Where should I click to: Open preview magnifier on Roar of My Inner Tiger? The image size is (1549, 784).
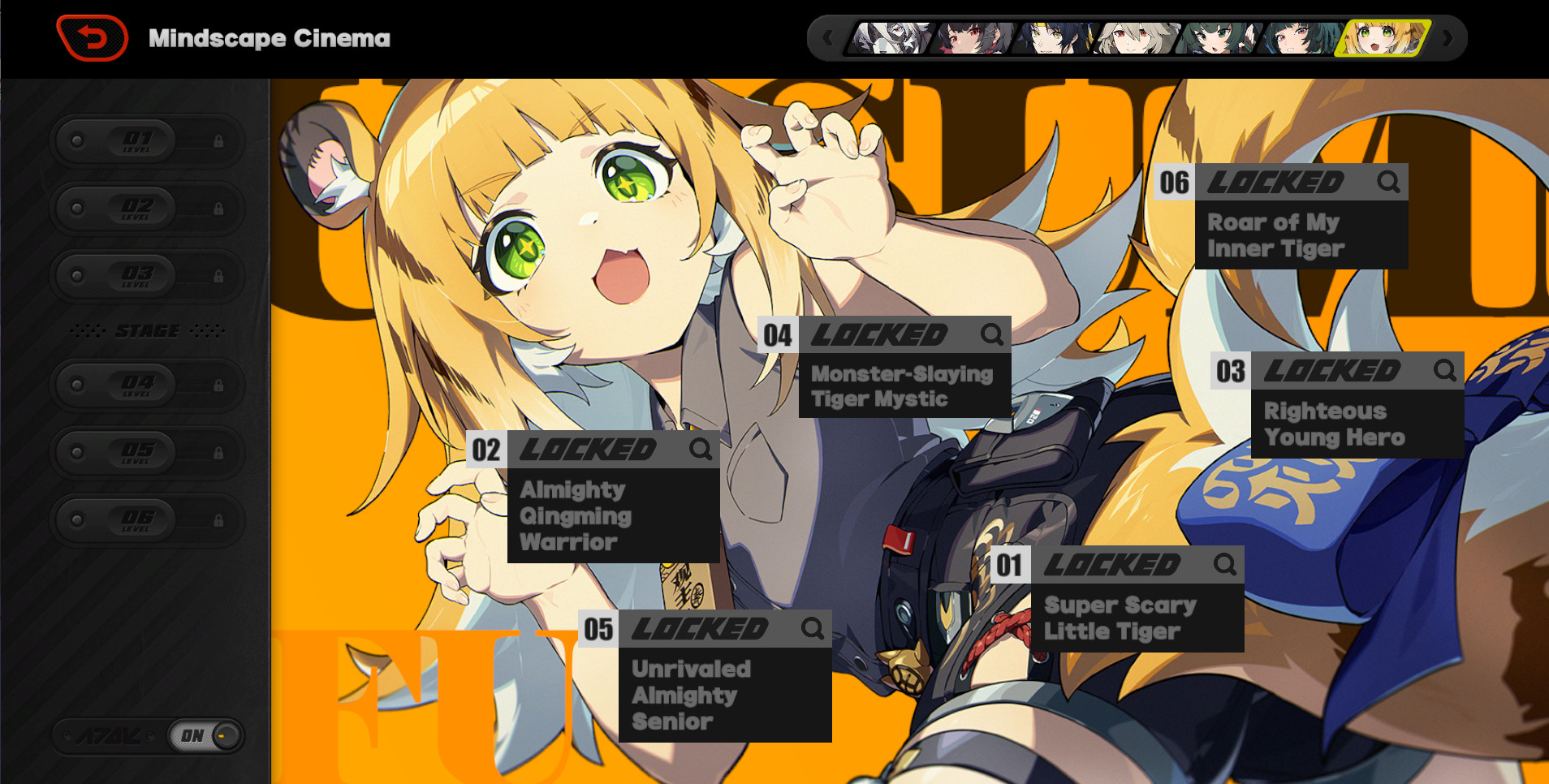point(1388,182)
